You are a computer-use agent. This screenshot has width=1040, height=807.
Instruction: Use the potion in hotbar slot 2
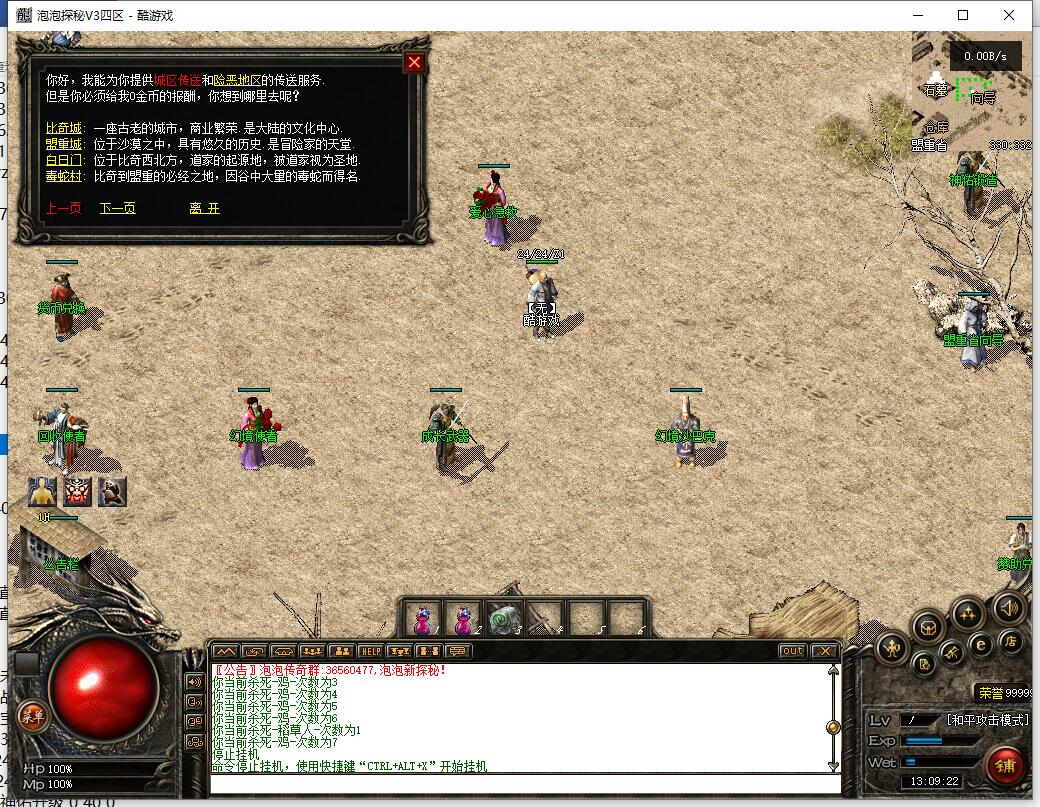pyautogui.click(x=464, y=619)
